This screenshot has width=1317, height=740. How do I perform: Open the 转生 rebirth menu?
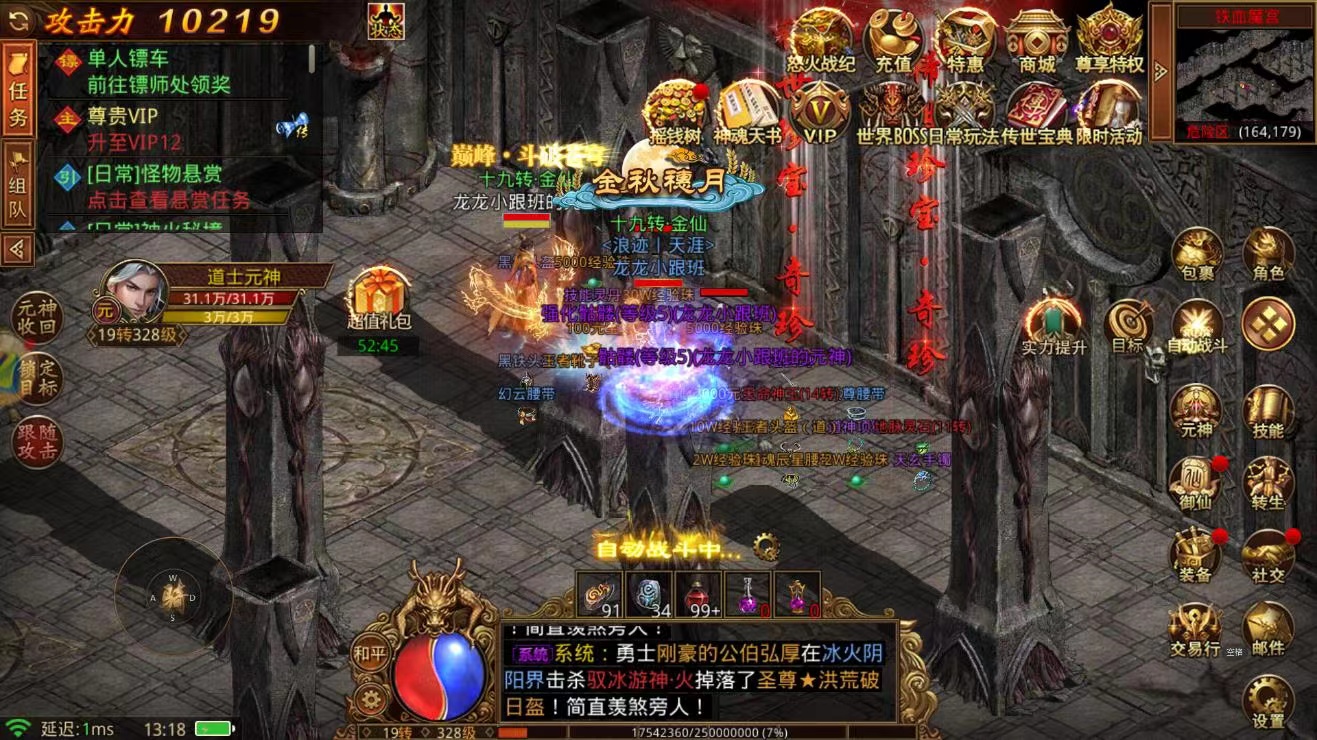1268,483
